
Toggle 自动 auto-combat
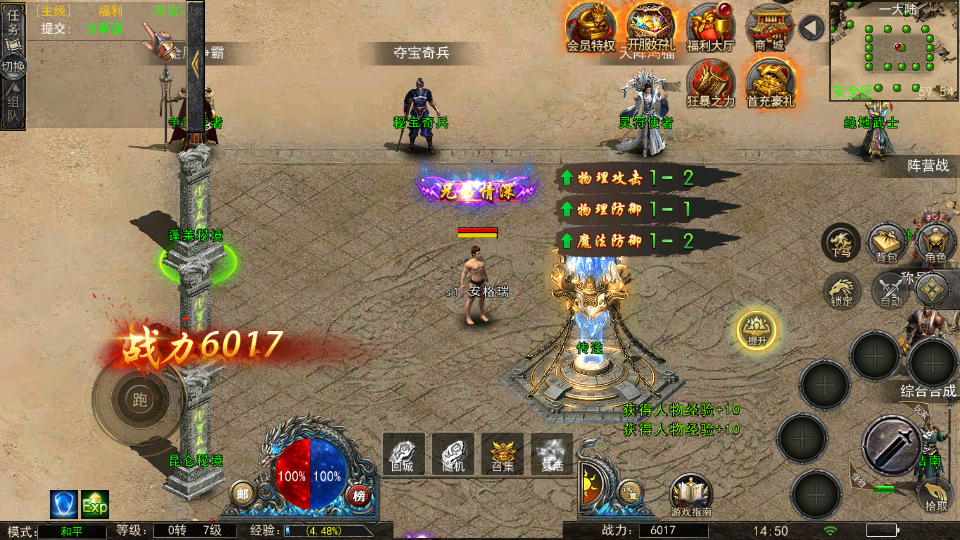click(888, 290)
